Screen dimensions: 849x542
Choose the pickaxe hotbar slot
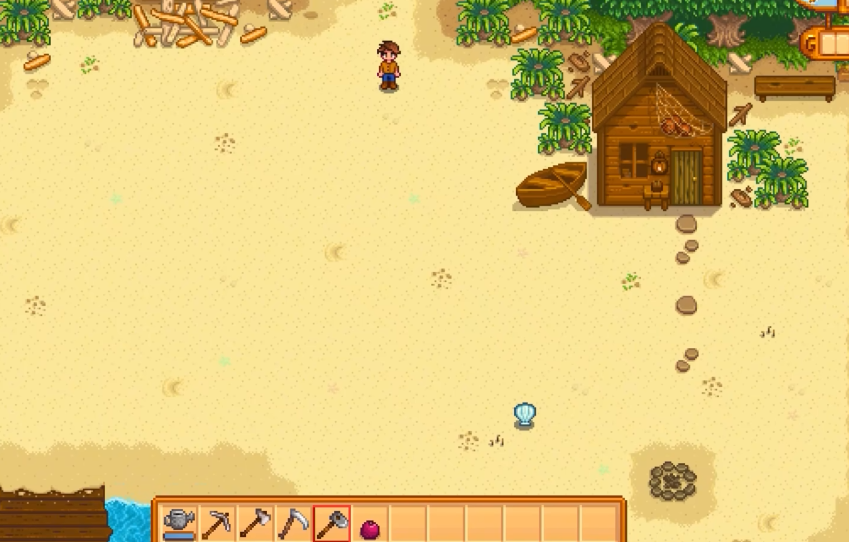coord(217,523)
